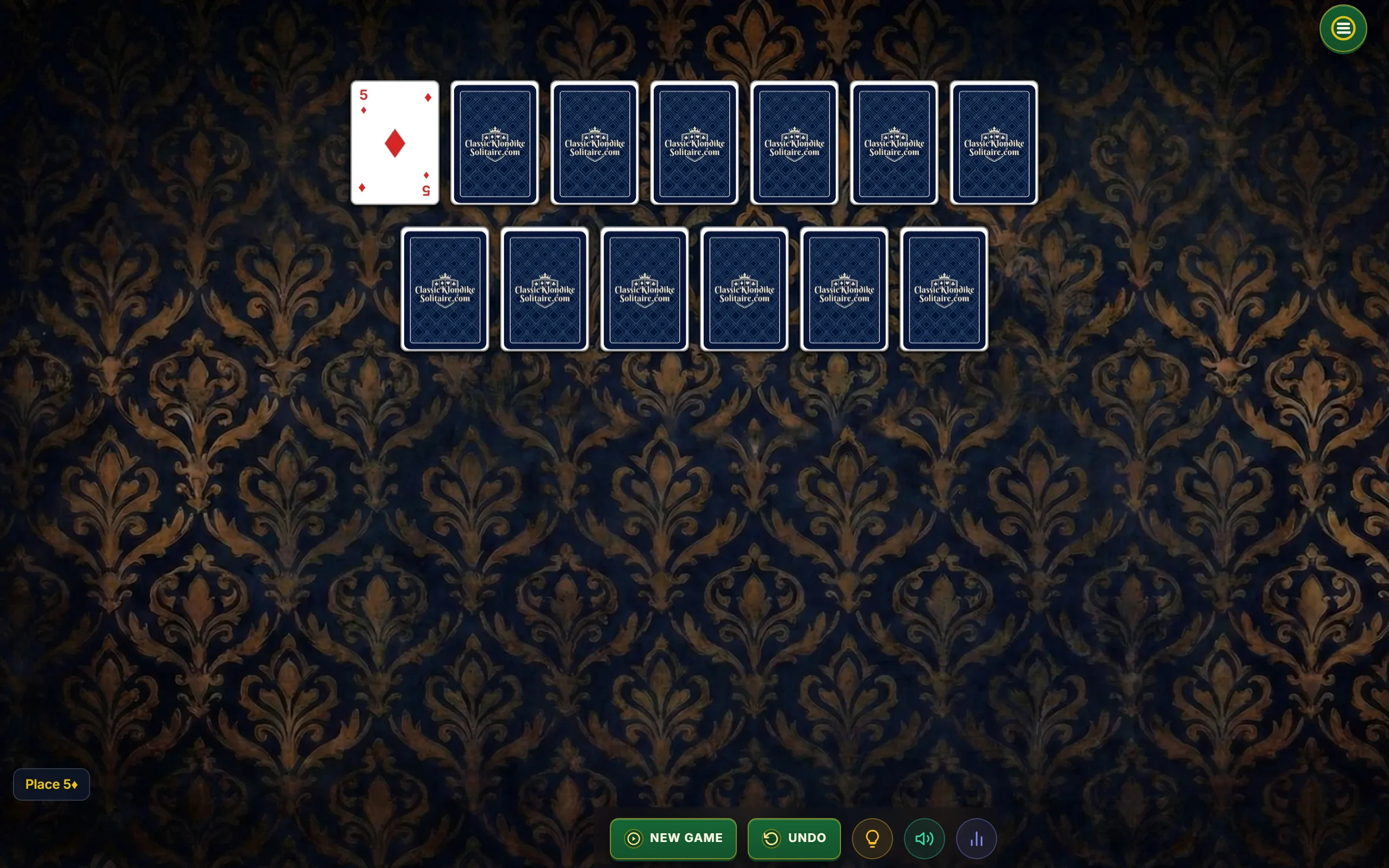This screenshot has height=868, width=1389.
Task: Start a new game
Action: click(673, 838)
